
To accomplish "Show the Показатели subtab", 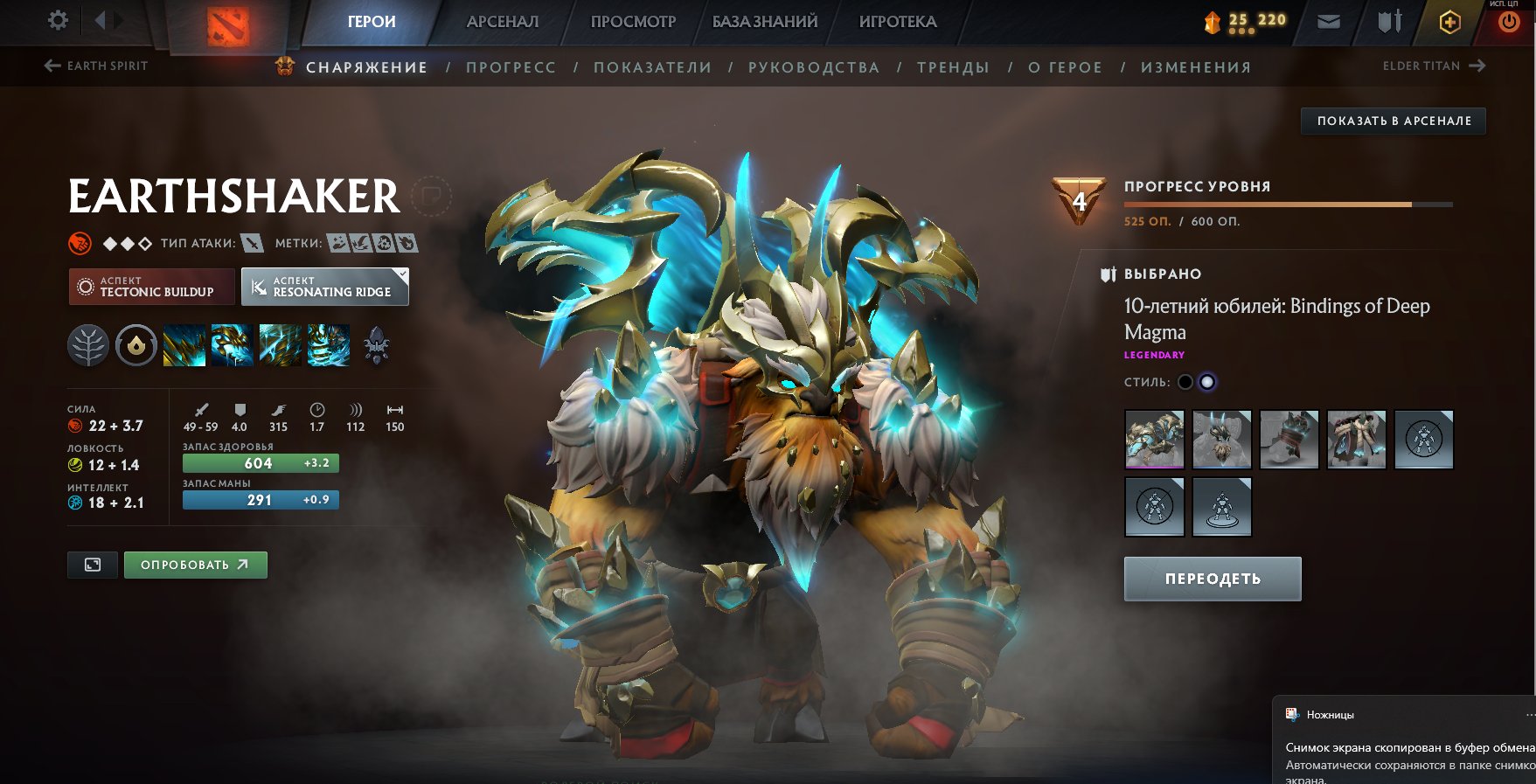I will [652, 67].
